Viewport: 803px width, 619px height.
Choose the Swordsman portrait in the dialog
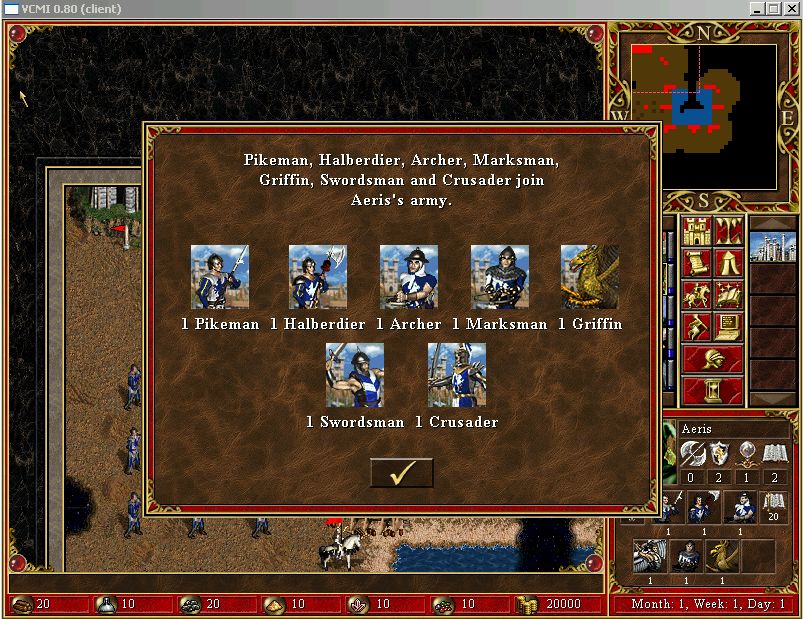(x=355, y=375)
